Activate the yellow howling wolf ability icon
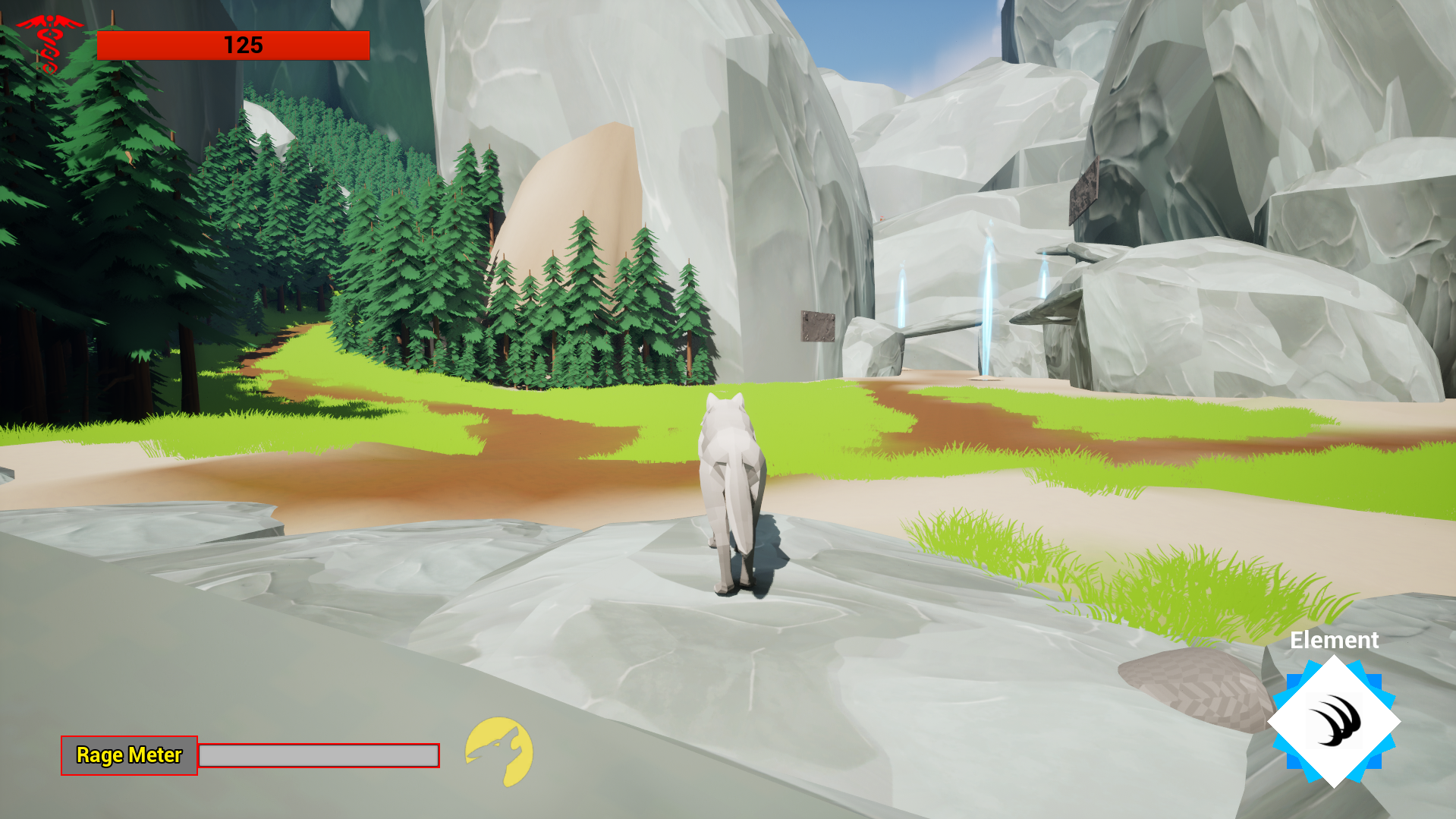Screen dimensions: 1456x819 [499, 751]
